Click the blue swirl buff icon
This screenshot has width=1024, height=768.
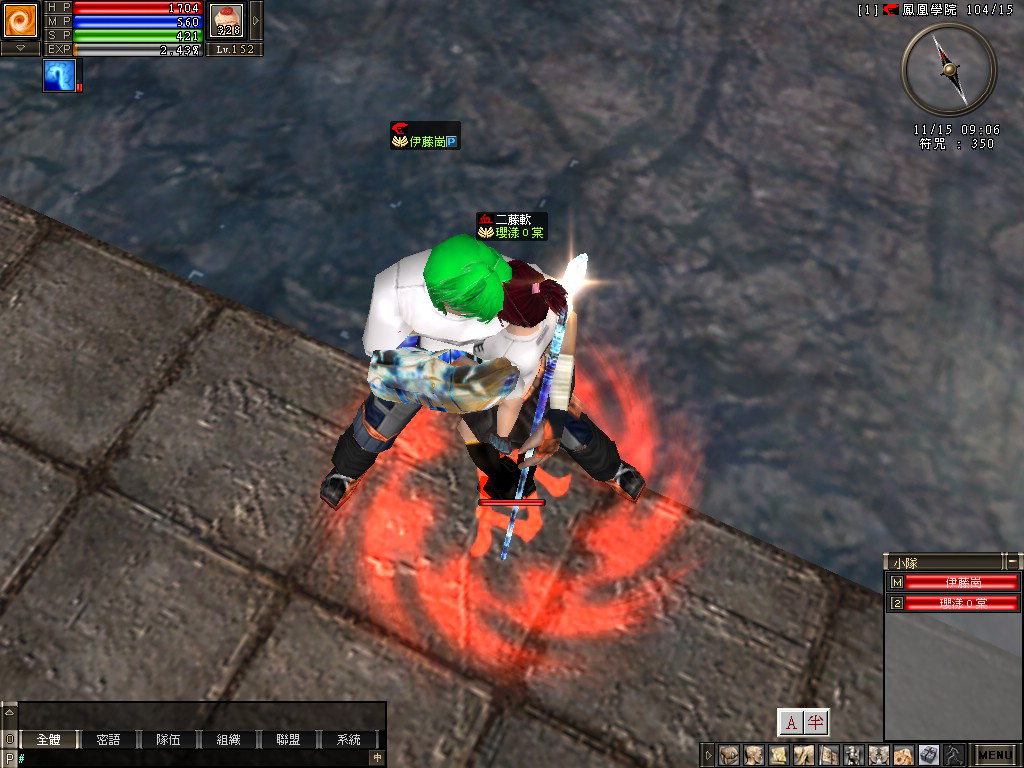59,75
